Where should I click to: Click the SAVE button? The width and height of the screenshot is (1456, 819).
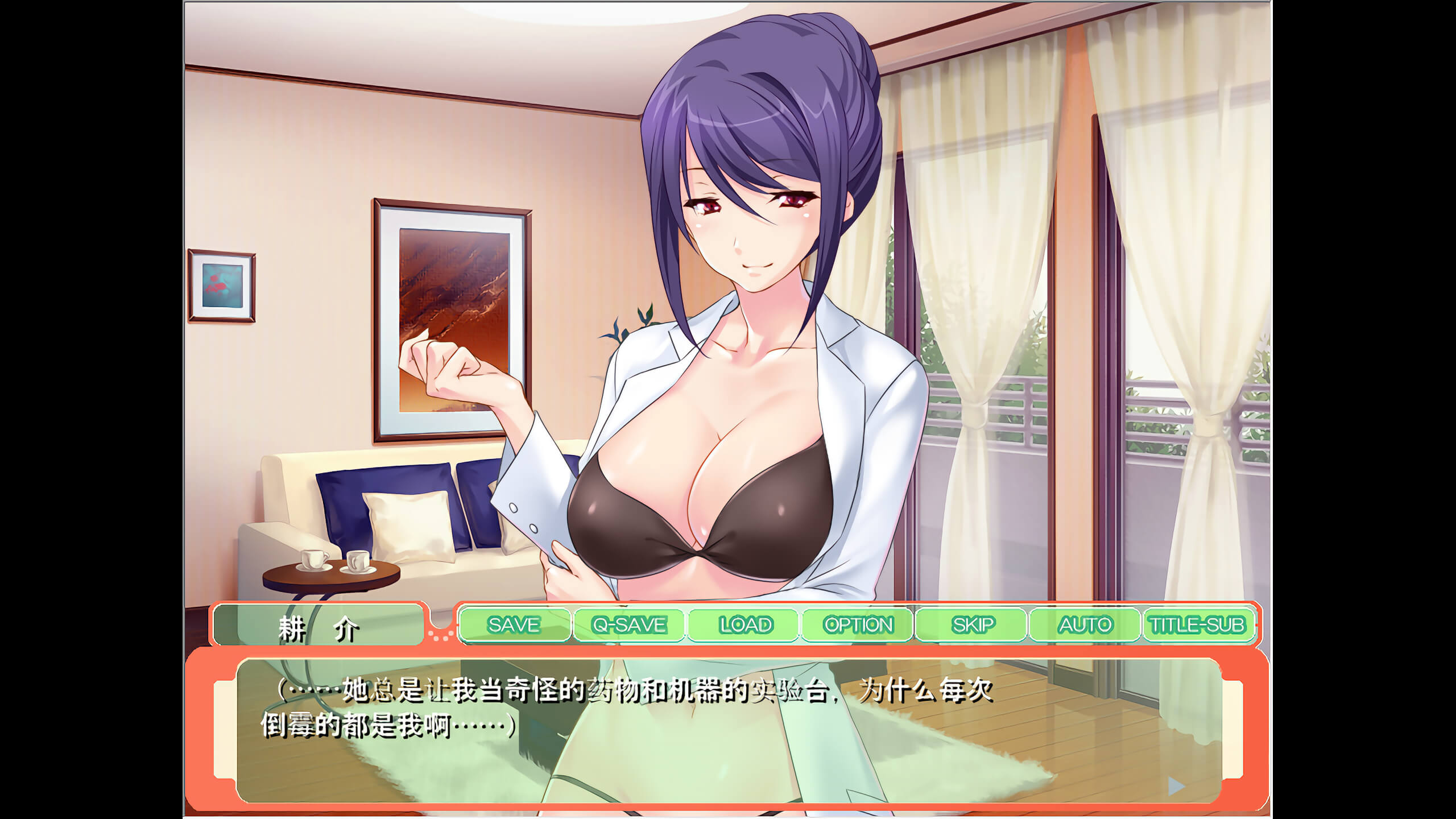(x=514, y=625)
